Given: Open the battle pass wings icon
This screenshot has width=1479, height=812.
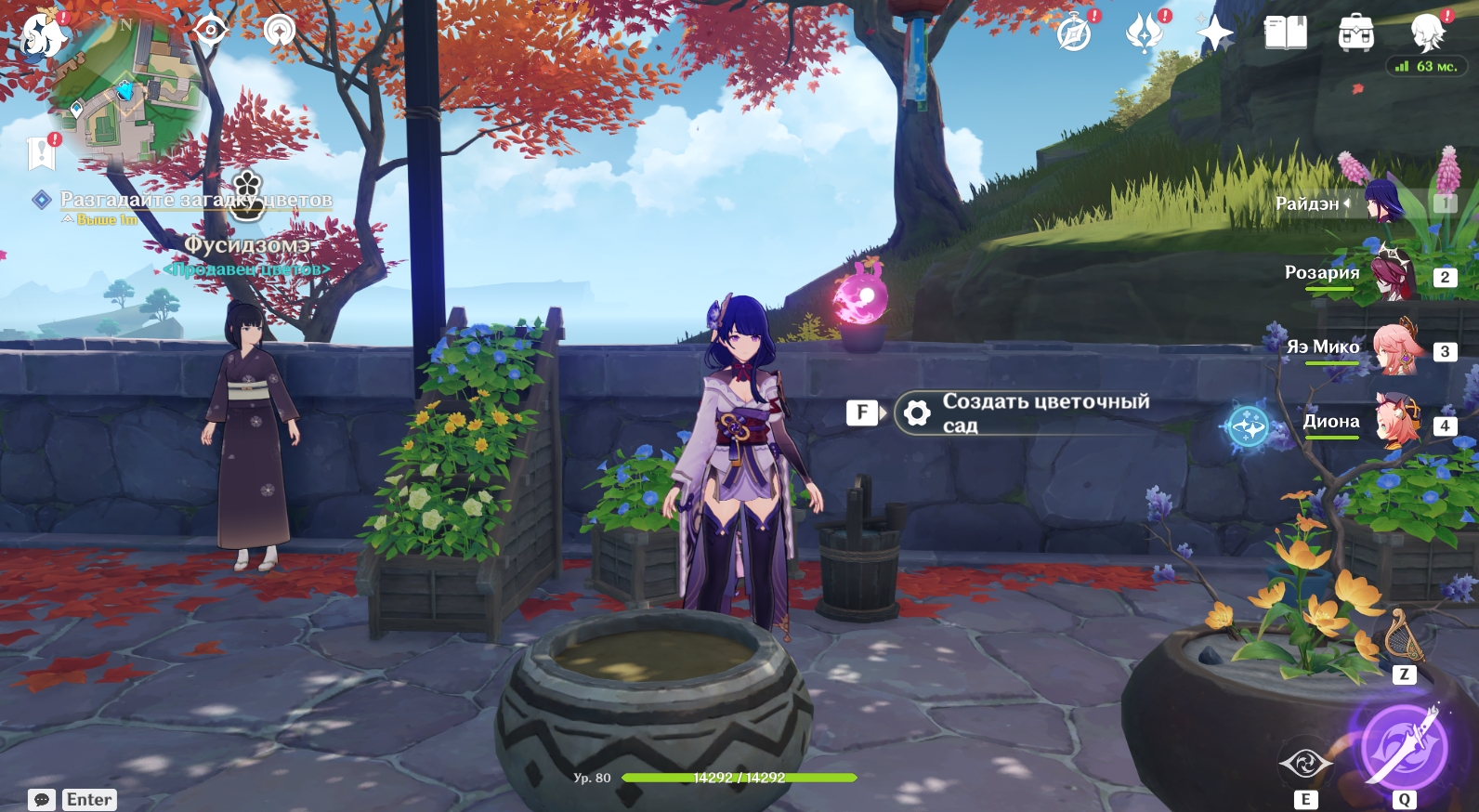Looking at the screenshot, I should point(1145,33).
